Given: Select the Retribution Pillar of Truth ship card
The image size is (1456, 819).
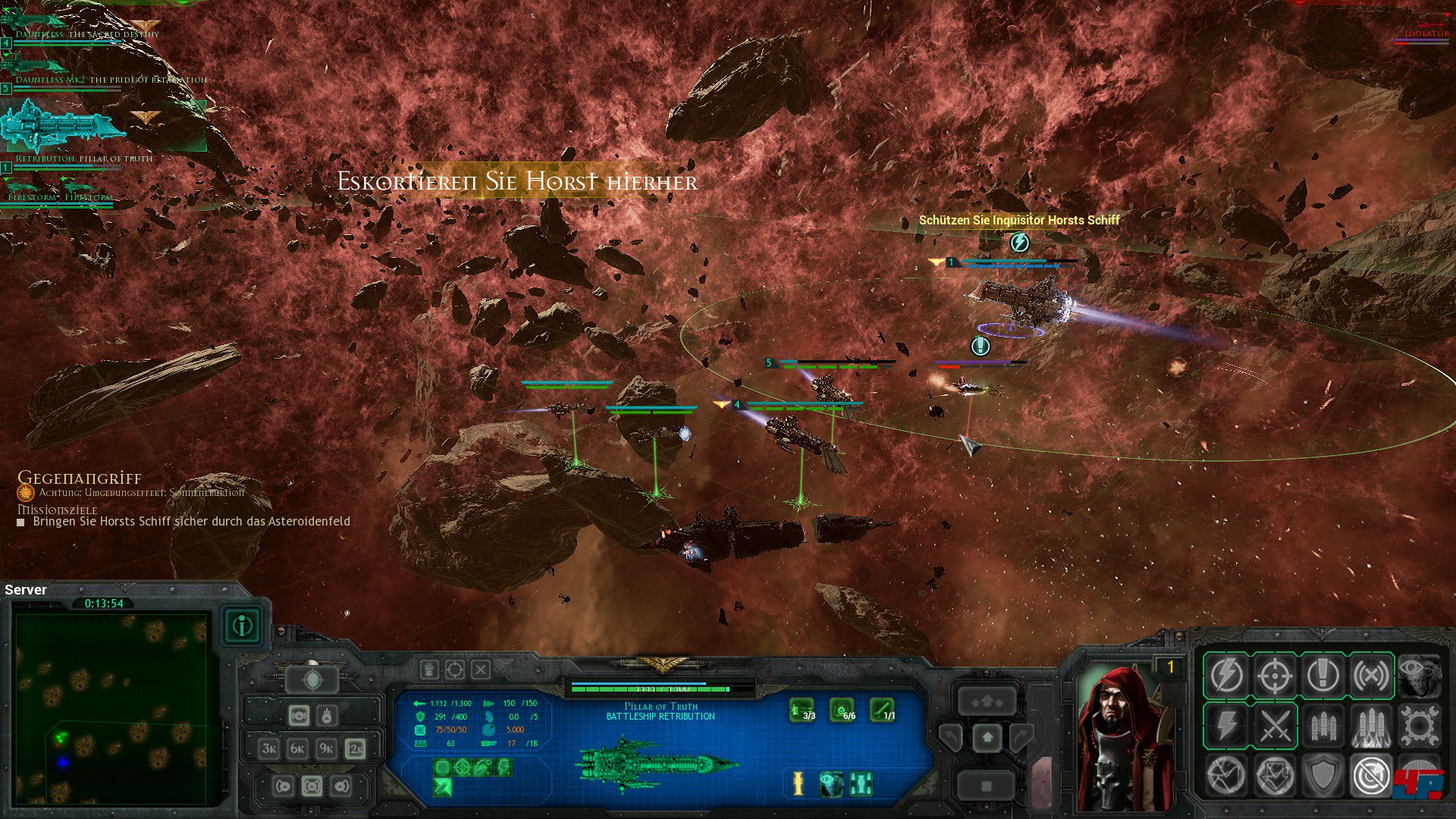Looking at the screenshot, I should 64,129.
